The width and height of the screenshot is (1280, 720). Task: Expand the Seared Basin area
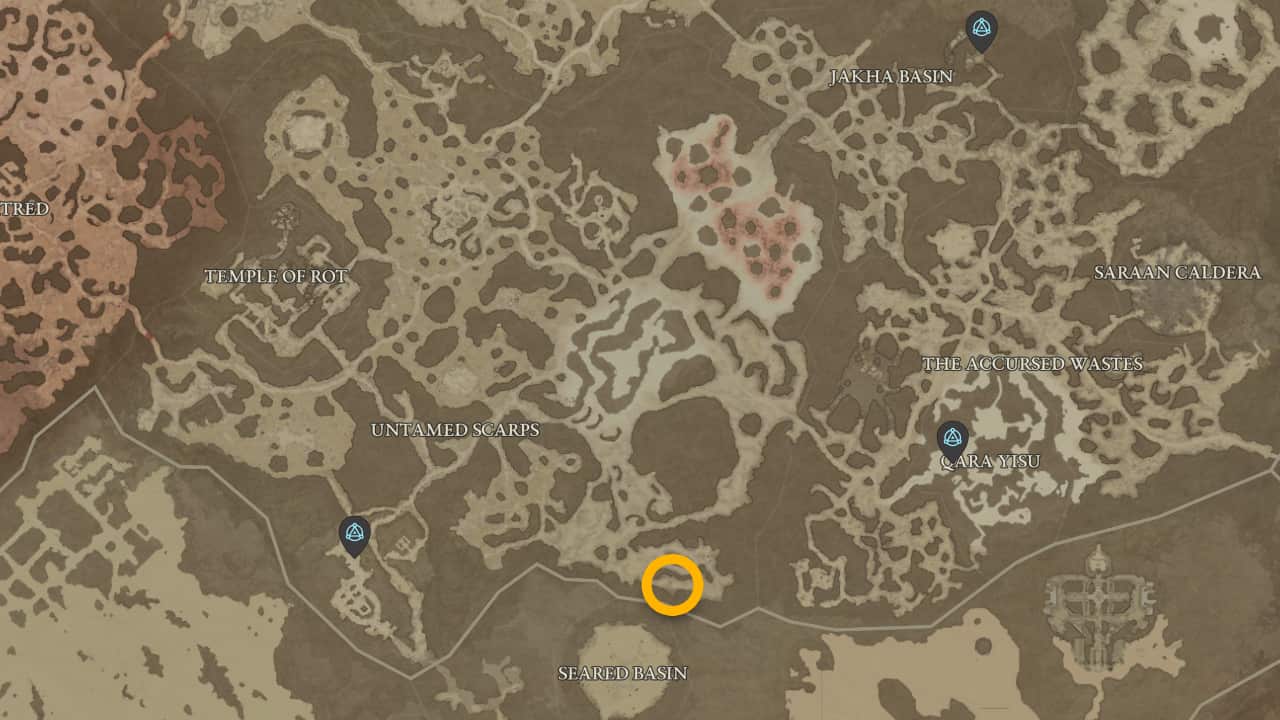tap(622, 673)
